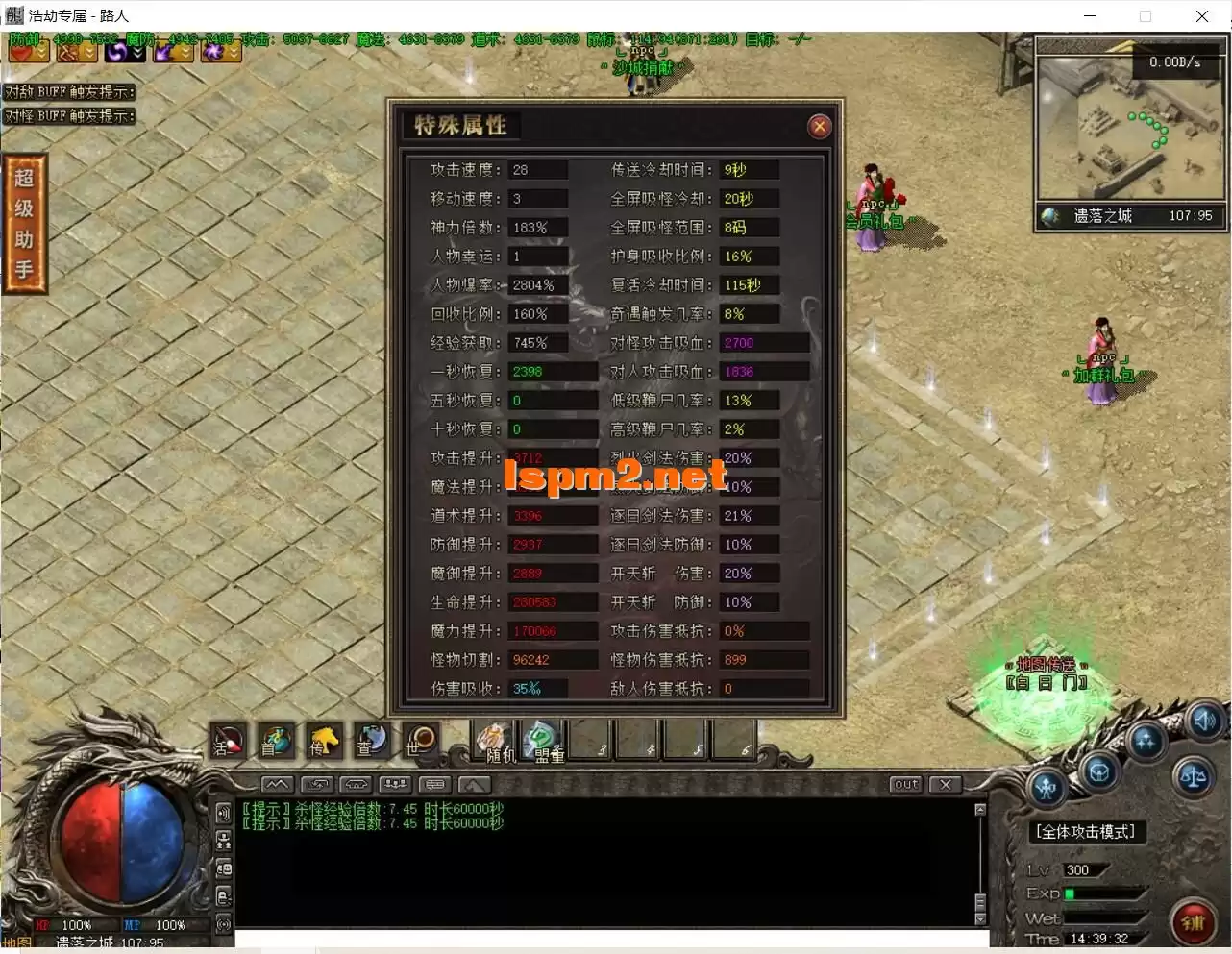
Task: Activate the 传 golden horse quick icon
Action: coord(324,741)
